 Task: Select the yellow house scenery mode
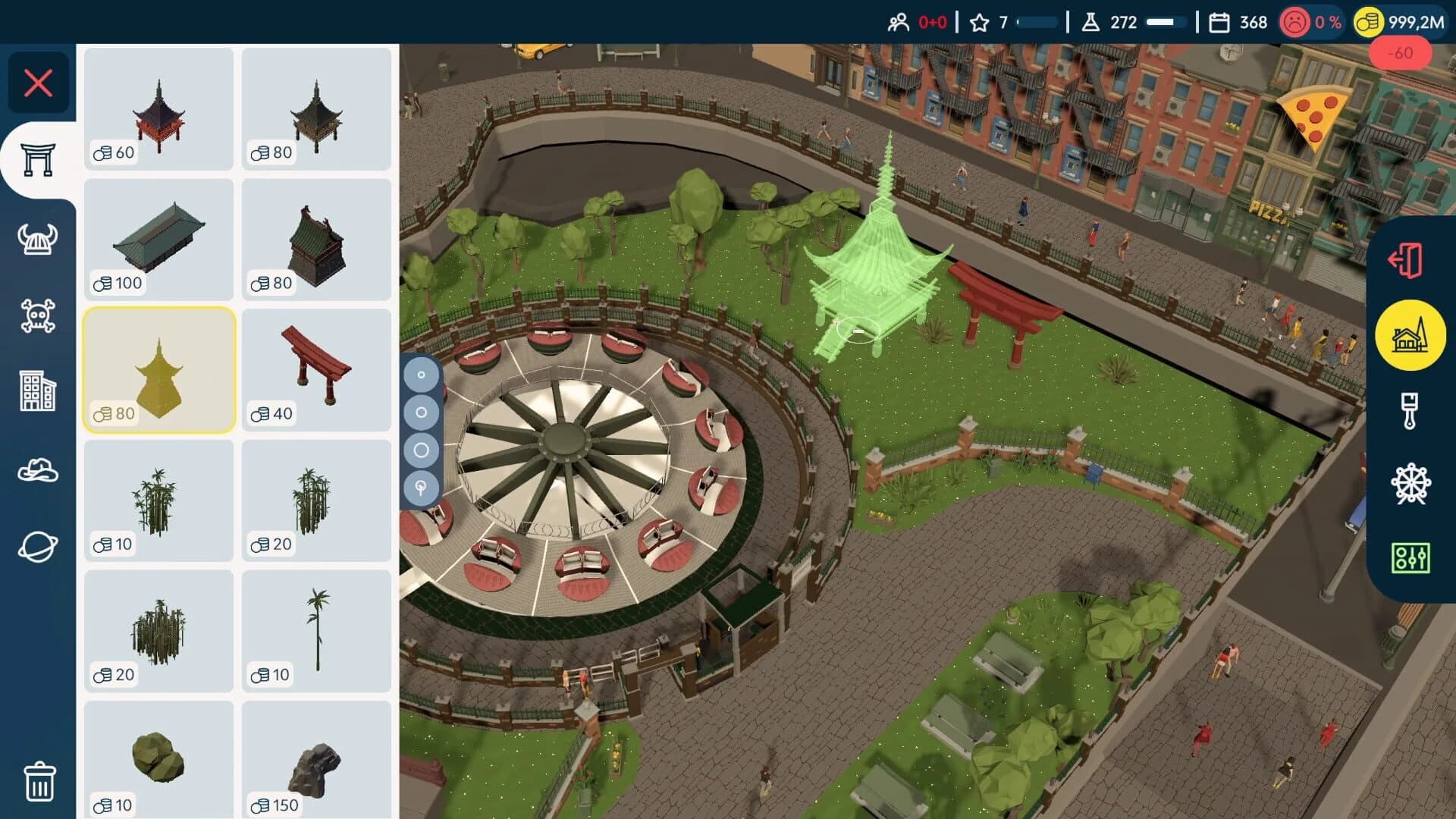[1409, 334]
